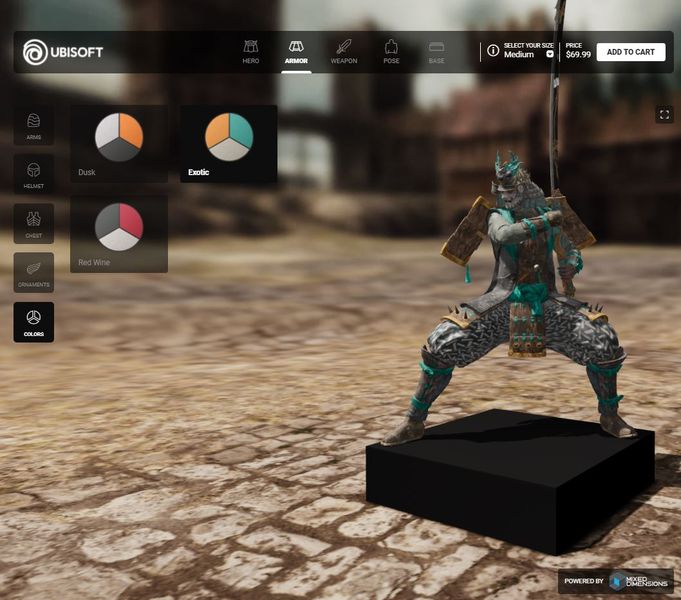Pick the Red Wine color scheme
The height and width of the screenshot is (600, 681).
[119, 233]
